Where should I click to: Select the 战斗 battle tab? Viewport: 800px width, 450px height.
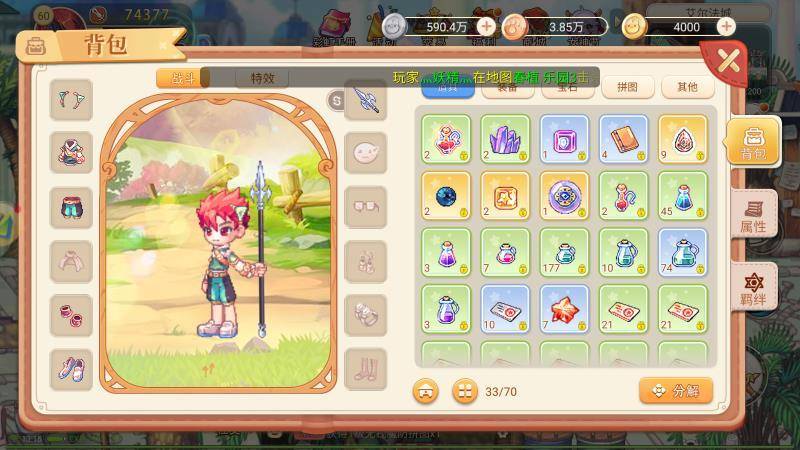click(183, 77)
